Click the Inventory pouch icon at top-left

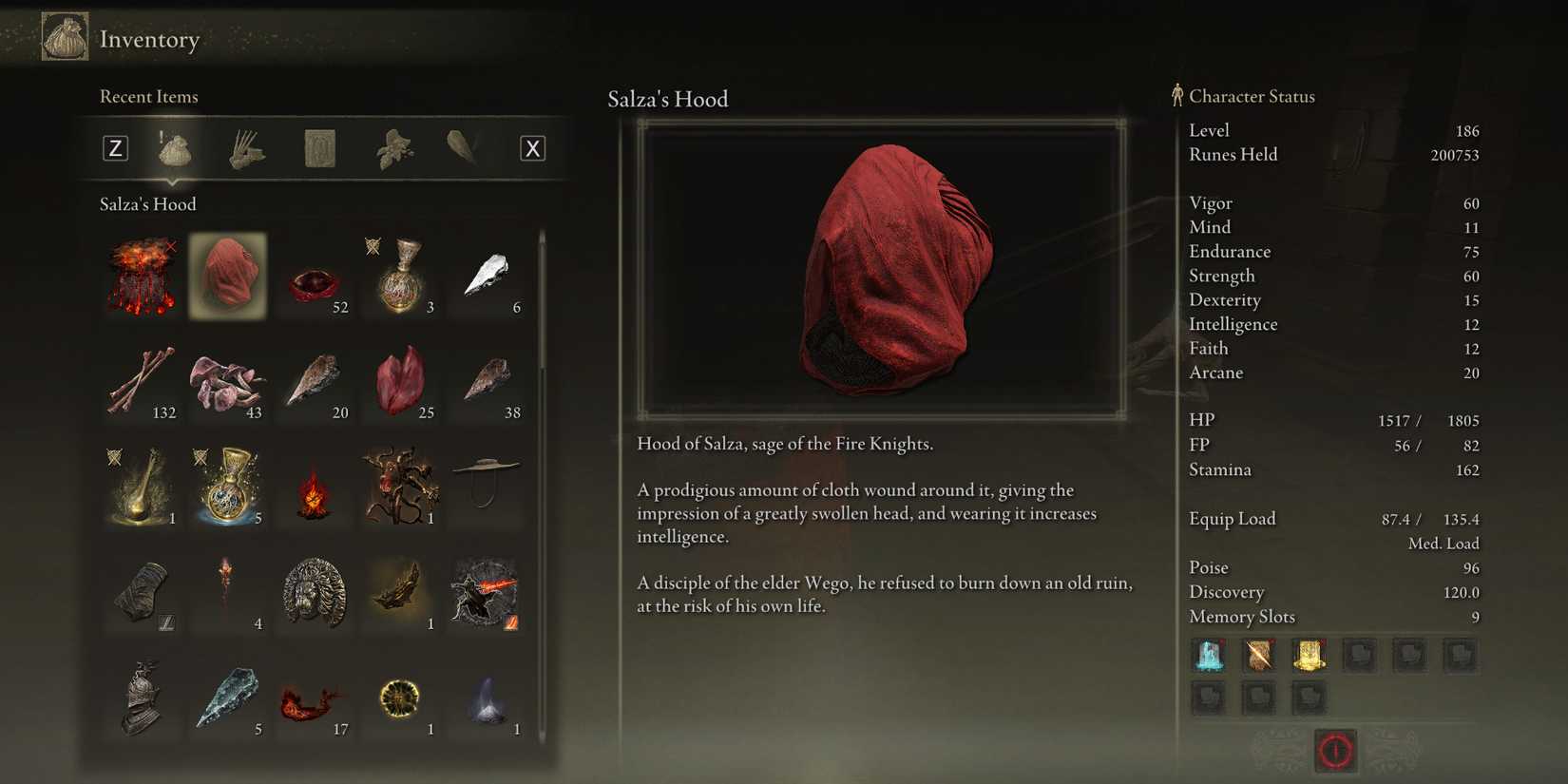[x=63, y=37]
